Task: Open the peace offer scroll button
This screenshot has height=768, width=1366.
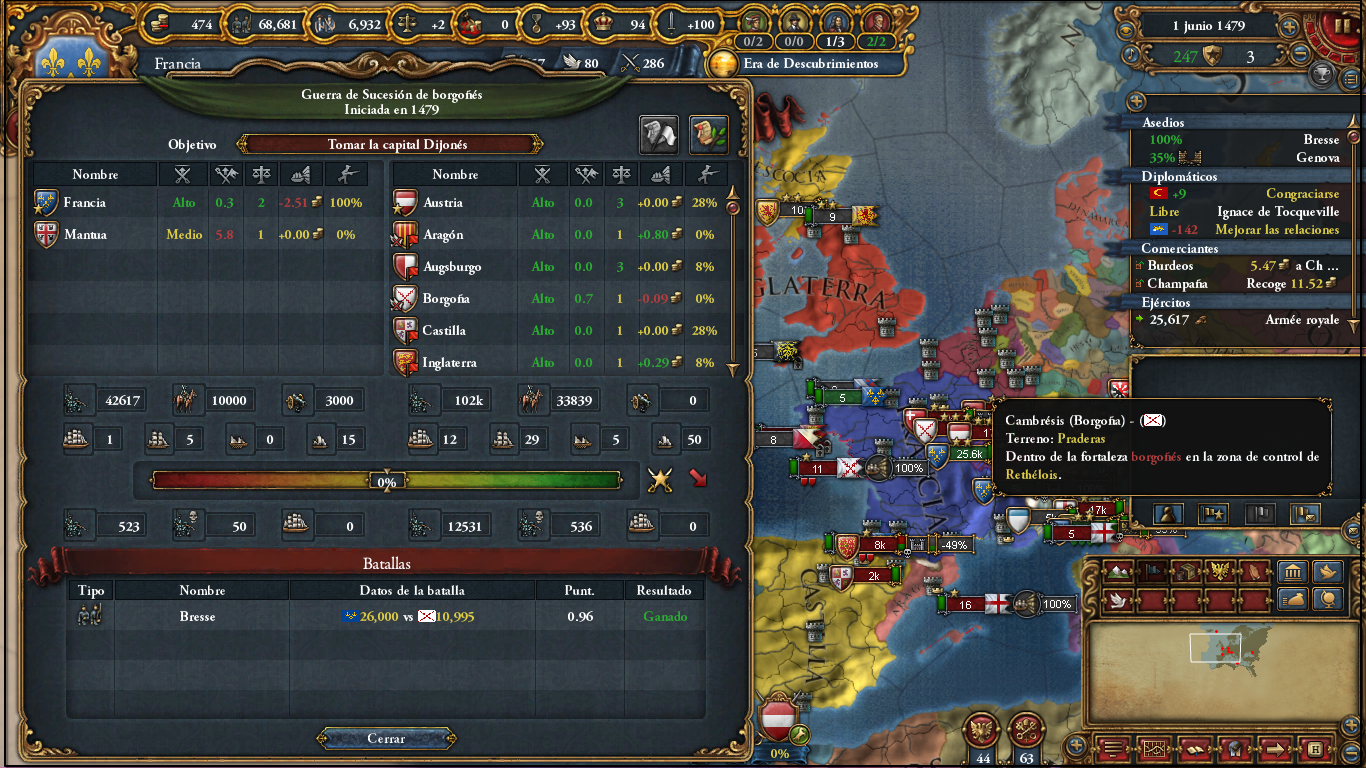Action: click(x=708, y=135)
